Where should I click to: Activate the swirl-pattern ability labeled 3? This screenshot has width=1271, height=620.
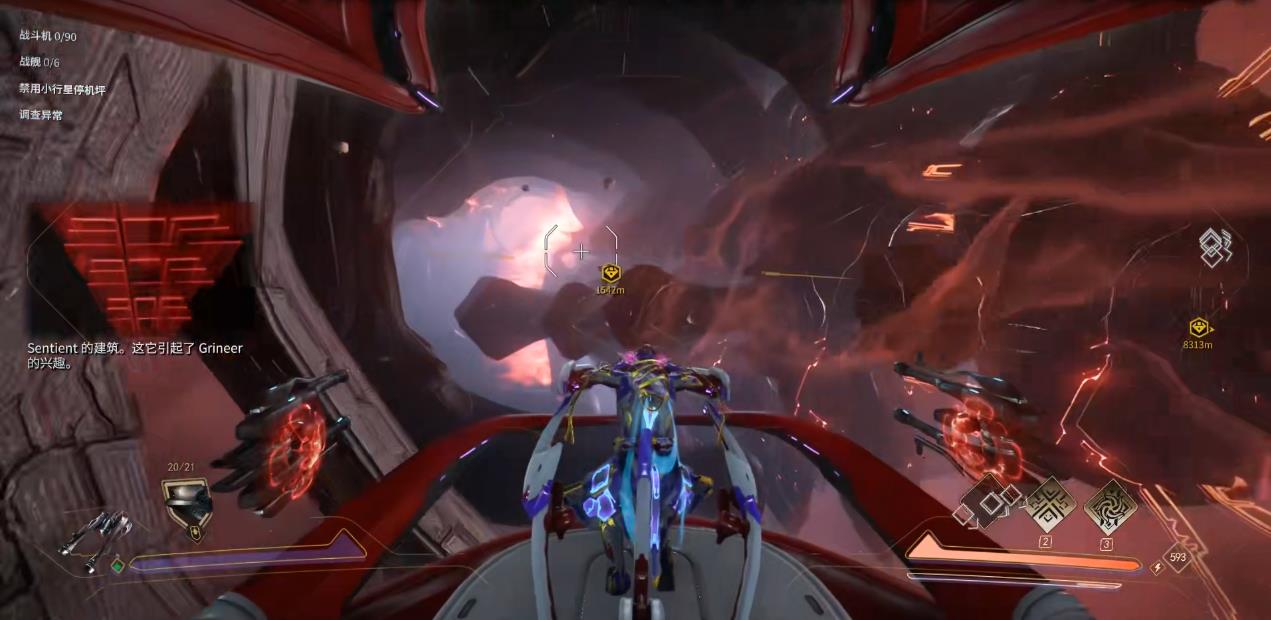pos(1109,505)
